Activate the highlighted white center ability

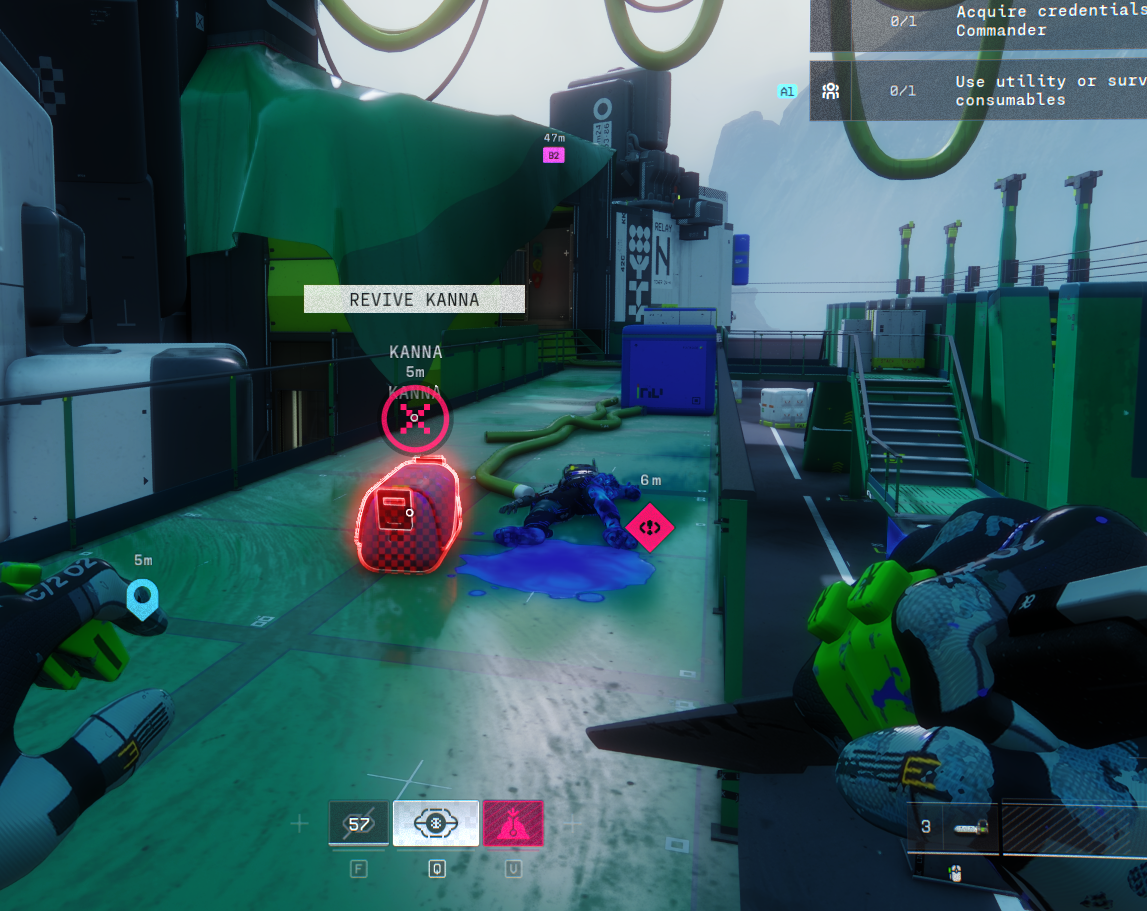point(436,824)
